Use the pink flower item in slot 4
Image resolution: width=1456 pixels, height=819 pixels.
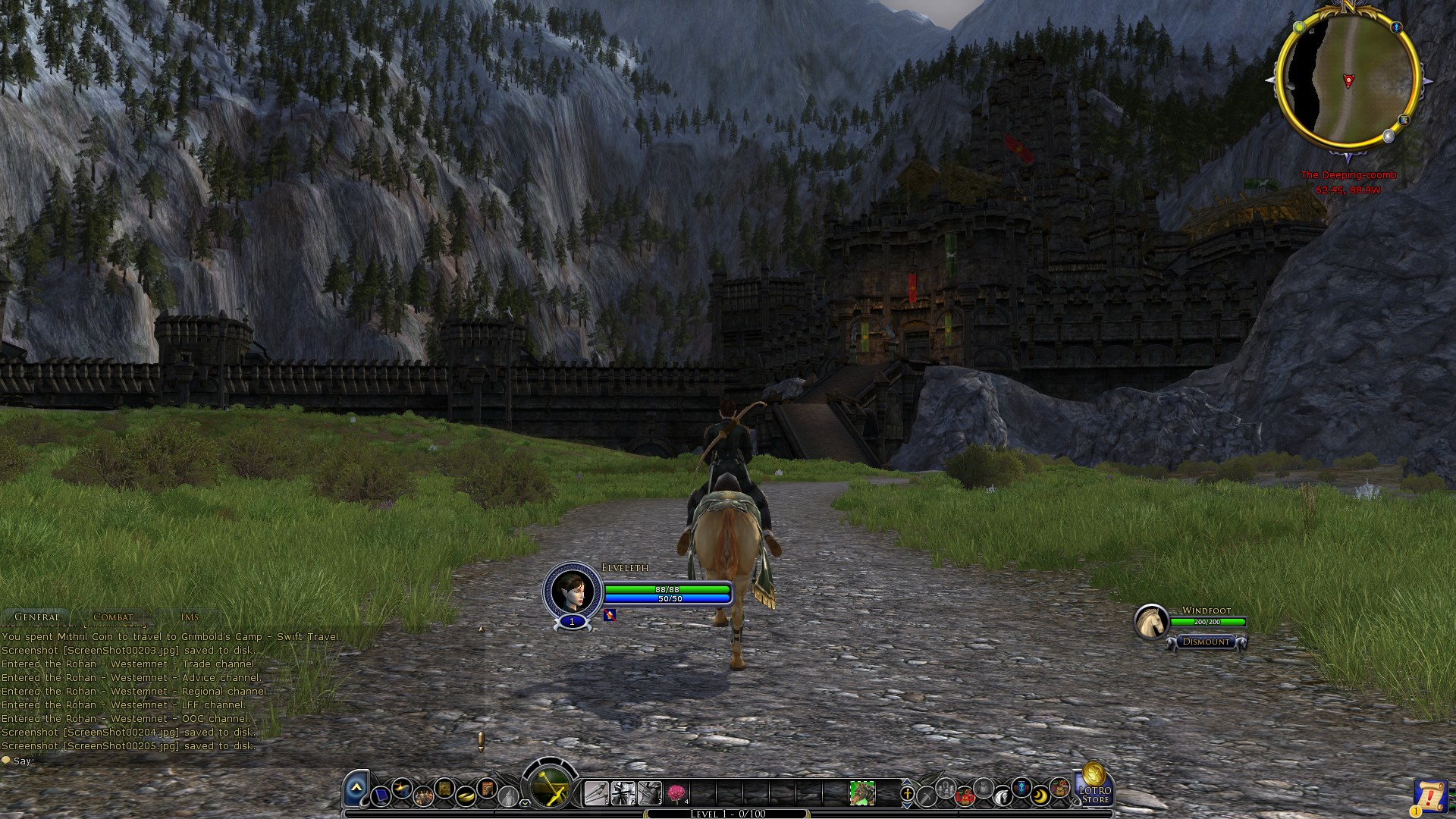tap(676, 793)
